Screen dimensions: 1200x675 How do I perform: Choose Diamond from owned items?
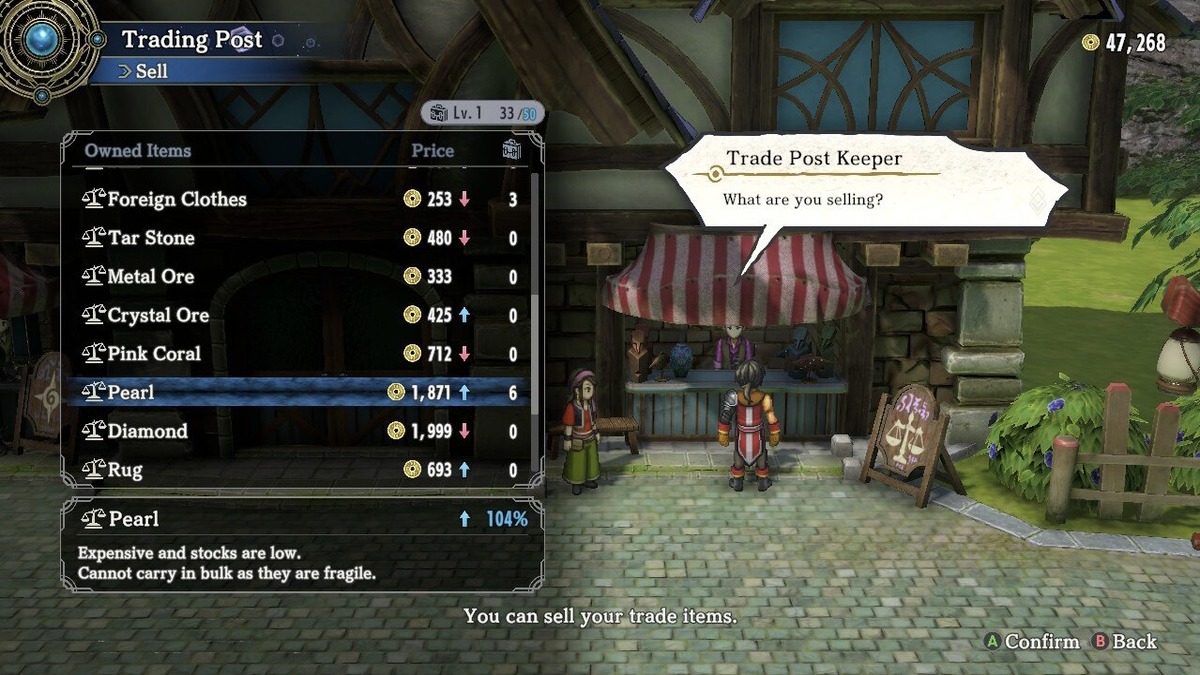(x=147, y=431)
